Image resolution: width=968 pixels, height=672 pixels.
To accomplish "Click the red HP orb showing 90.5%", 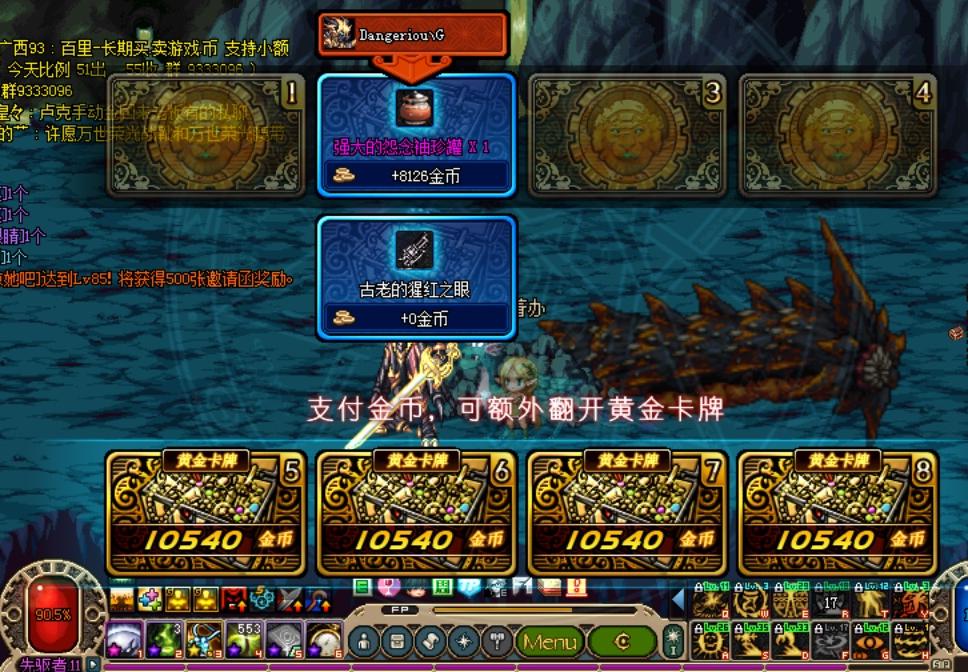I will tap(52, 614).
